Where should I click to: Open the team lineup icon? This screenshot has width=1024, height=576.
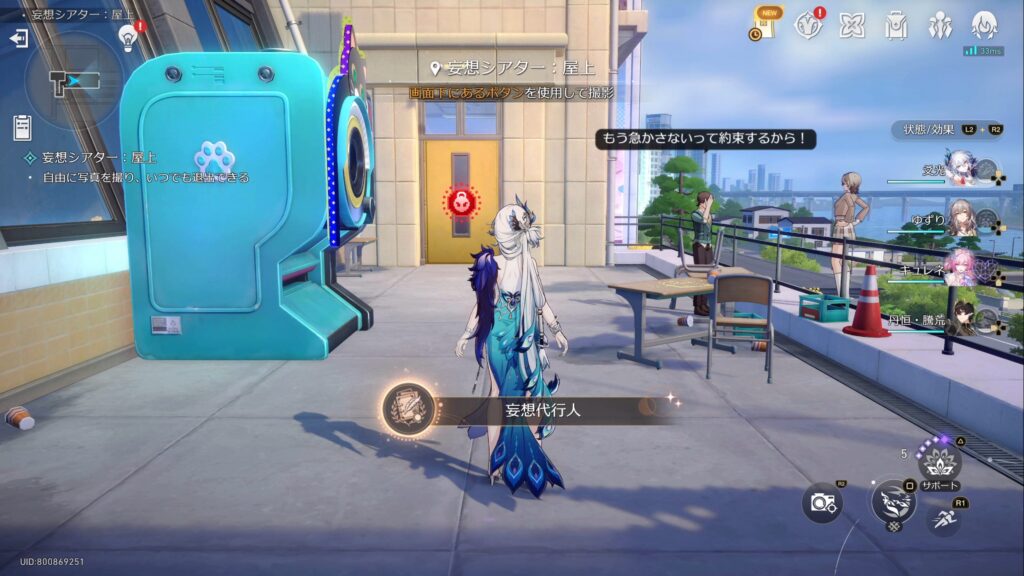tap(940, 25)
